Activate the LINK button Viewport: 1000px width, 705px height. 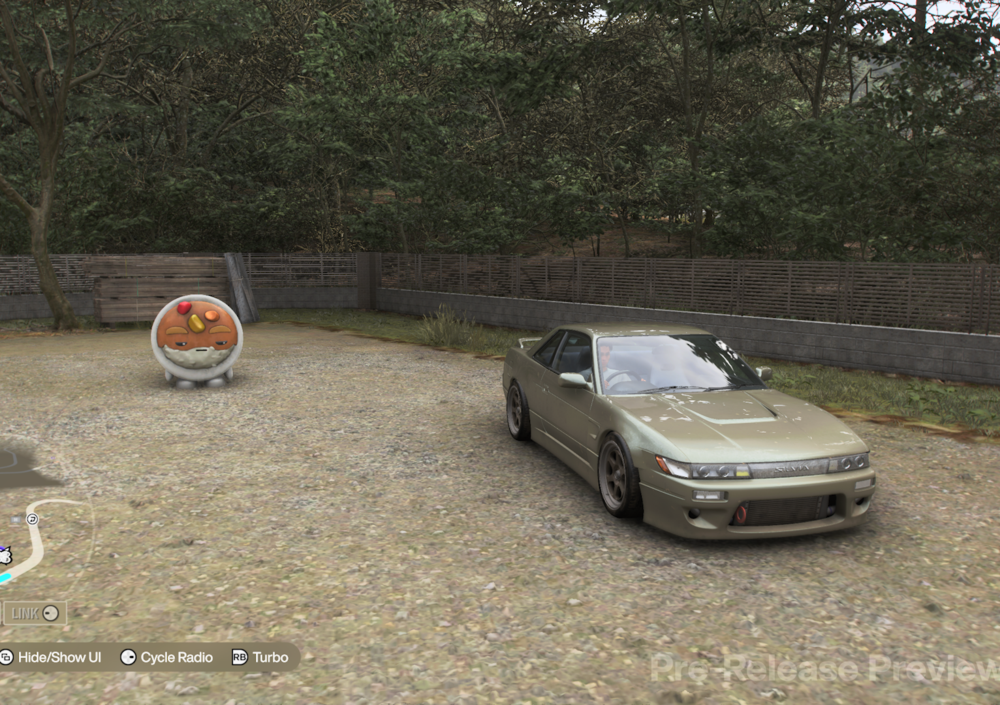tap(34, 613)
